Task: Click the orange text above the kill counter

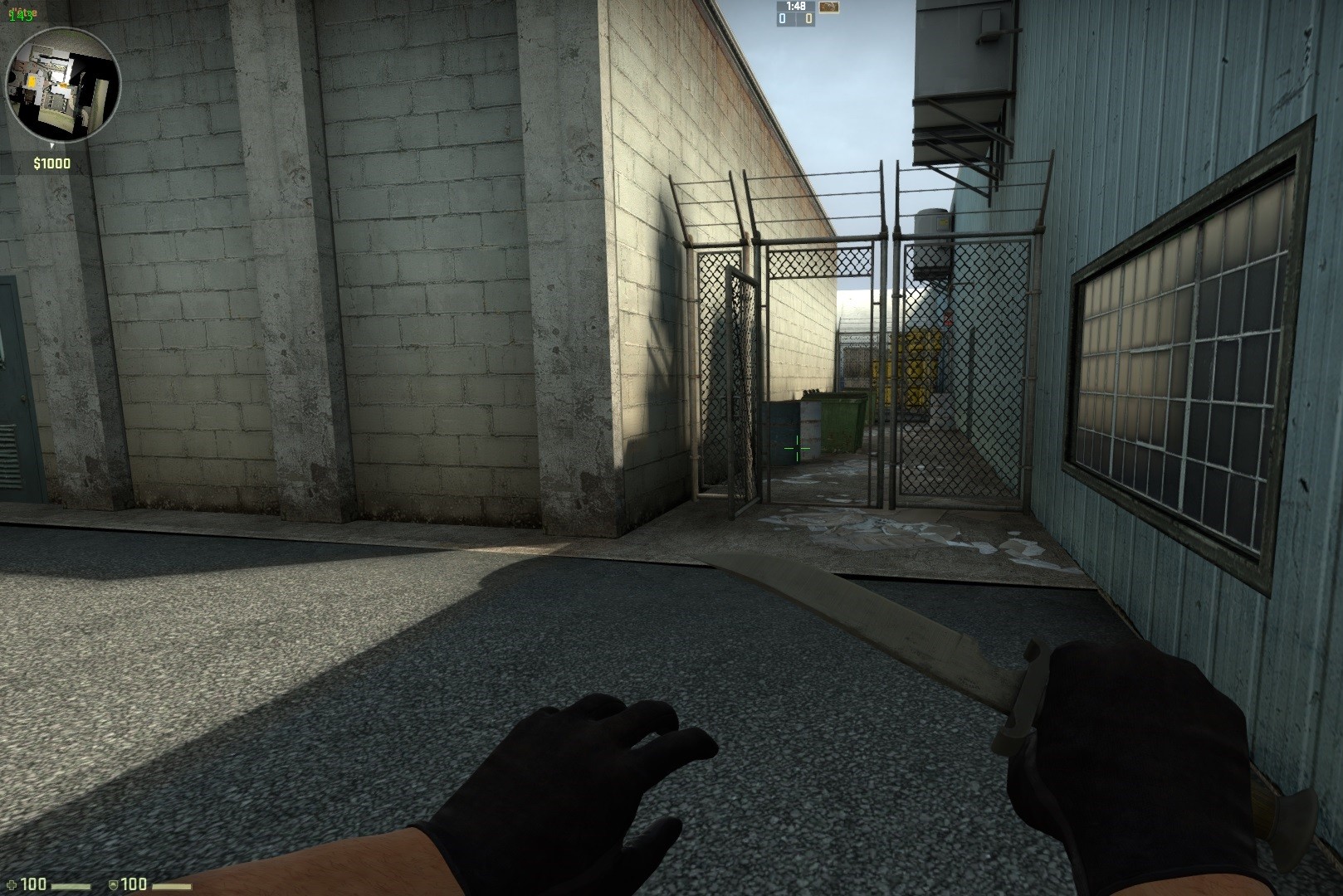Action: point(22,12)
